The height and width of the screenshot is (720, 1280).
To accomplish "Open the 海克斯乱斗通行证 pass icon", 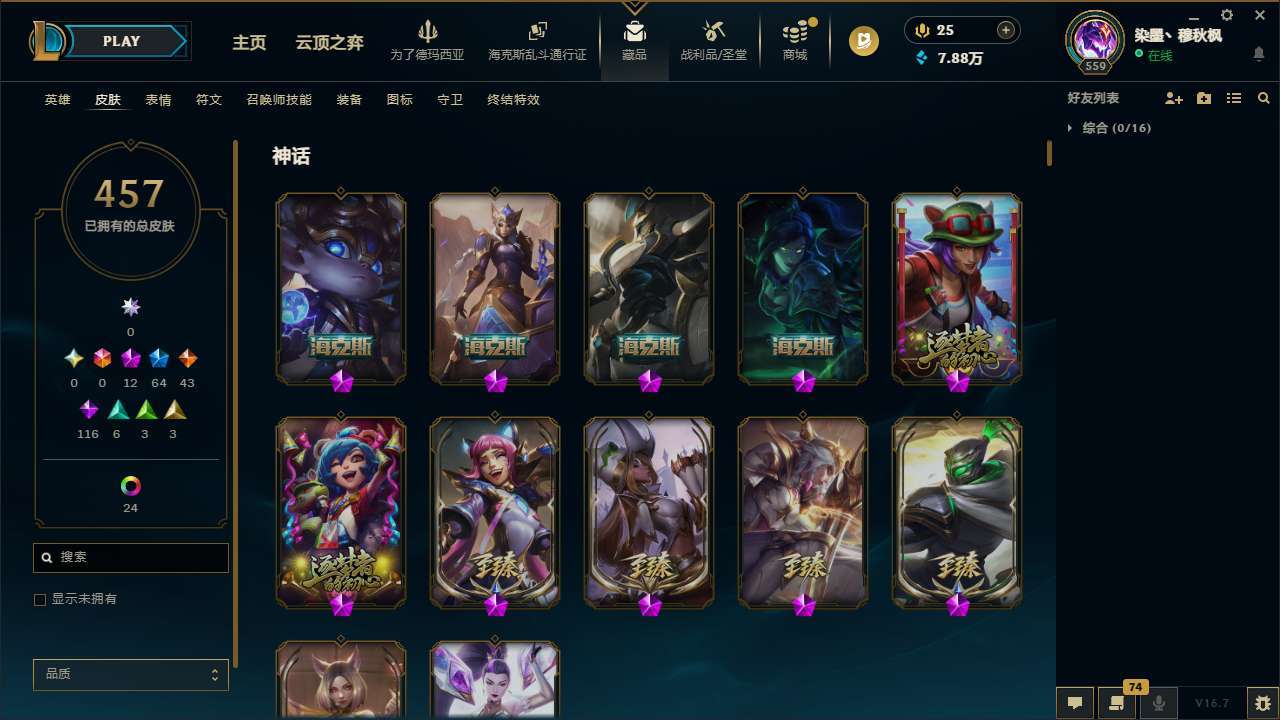I will tap(537, 38).
